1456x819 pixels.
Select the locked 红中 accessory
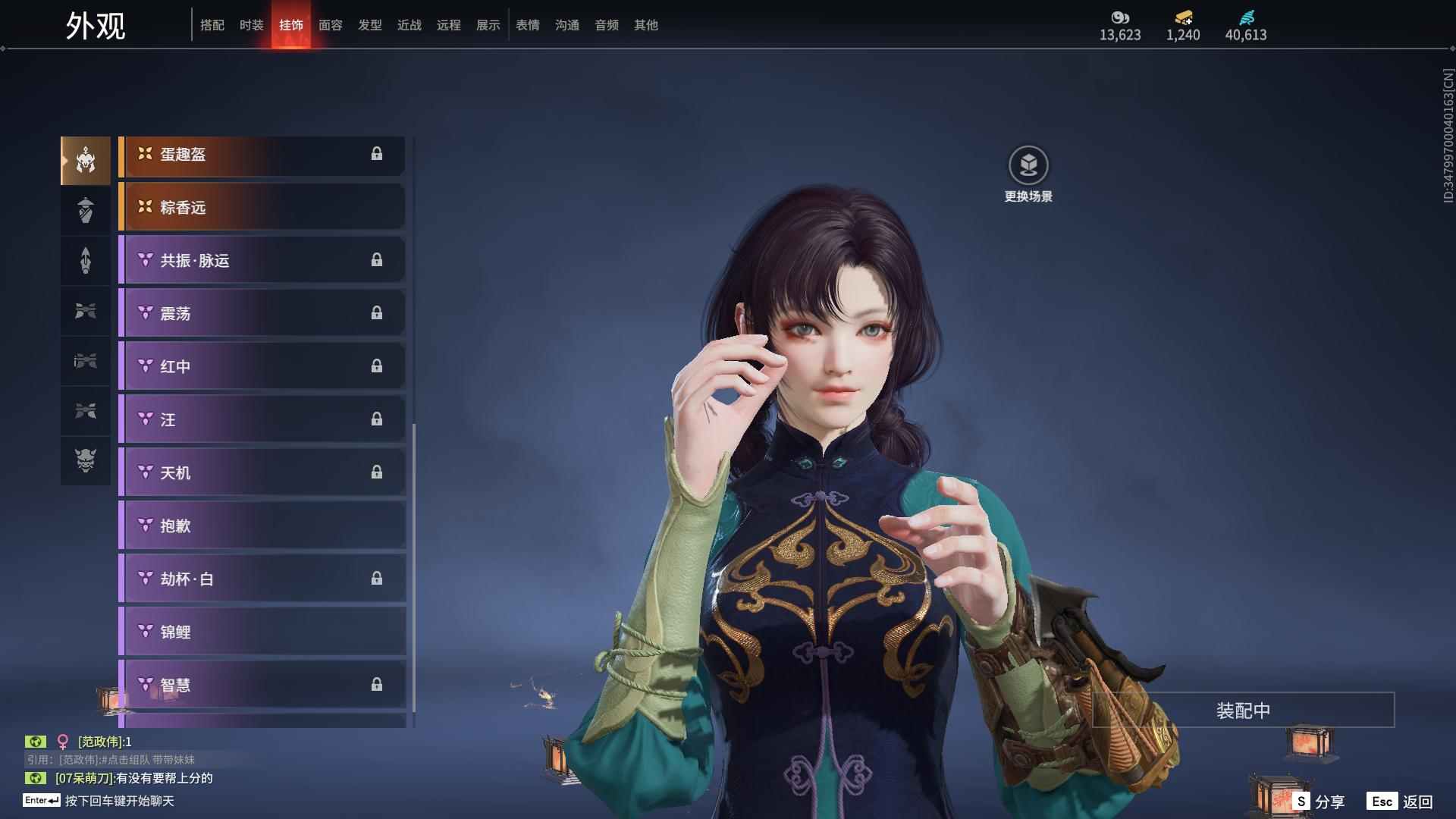[262, 366]
